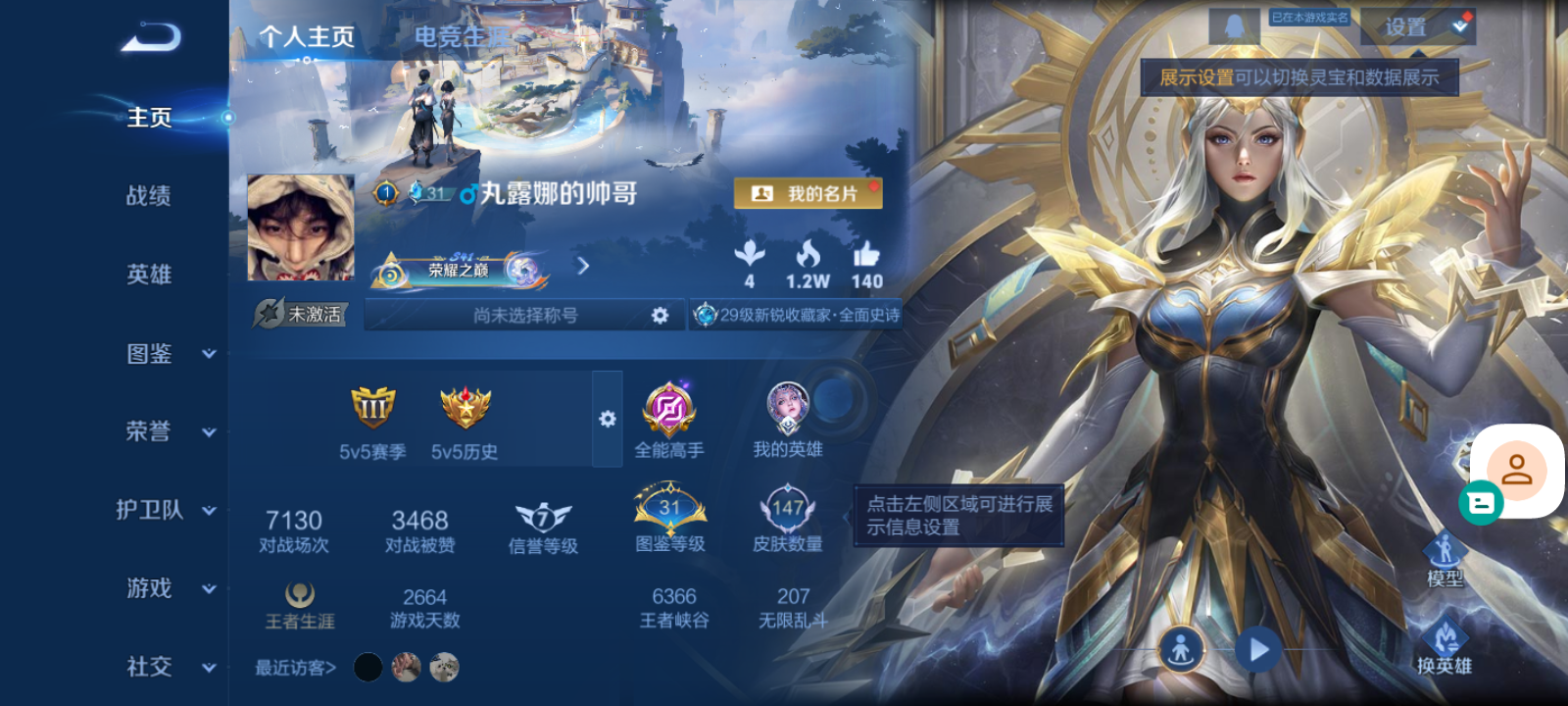Open the 全能高手 badge icon

point(669,410)
